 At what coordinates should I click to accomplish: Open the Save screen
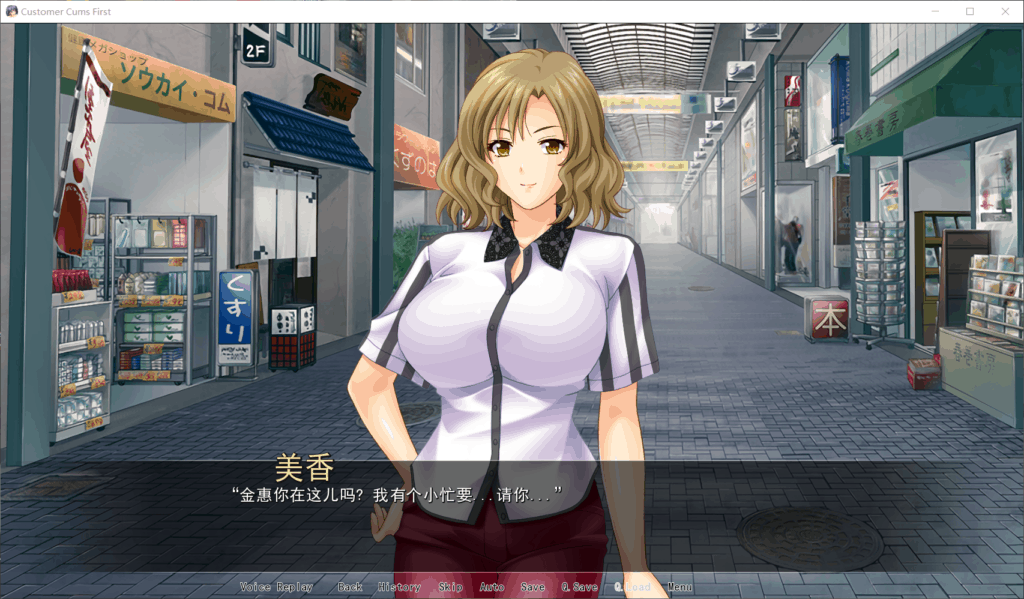533,587
